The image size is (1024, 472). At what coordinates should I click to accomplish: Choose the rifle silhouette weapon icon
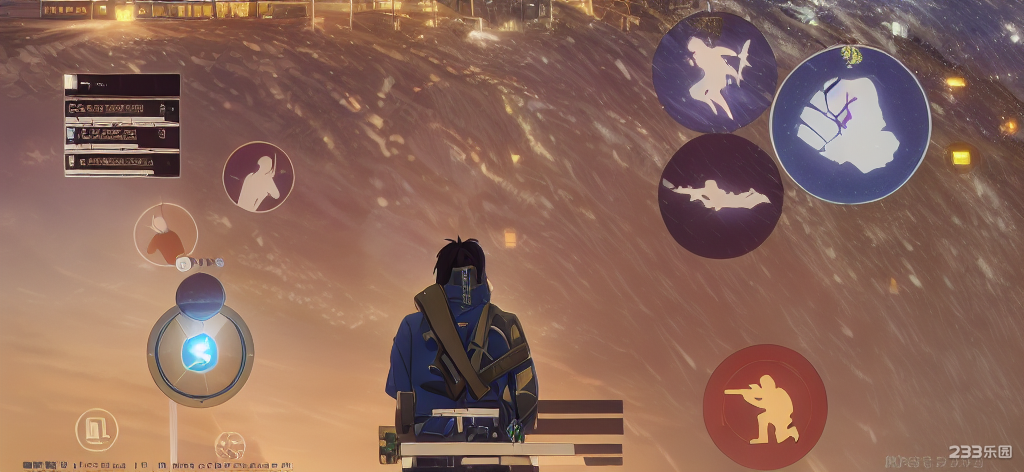[x=720, y=196]
